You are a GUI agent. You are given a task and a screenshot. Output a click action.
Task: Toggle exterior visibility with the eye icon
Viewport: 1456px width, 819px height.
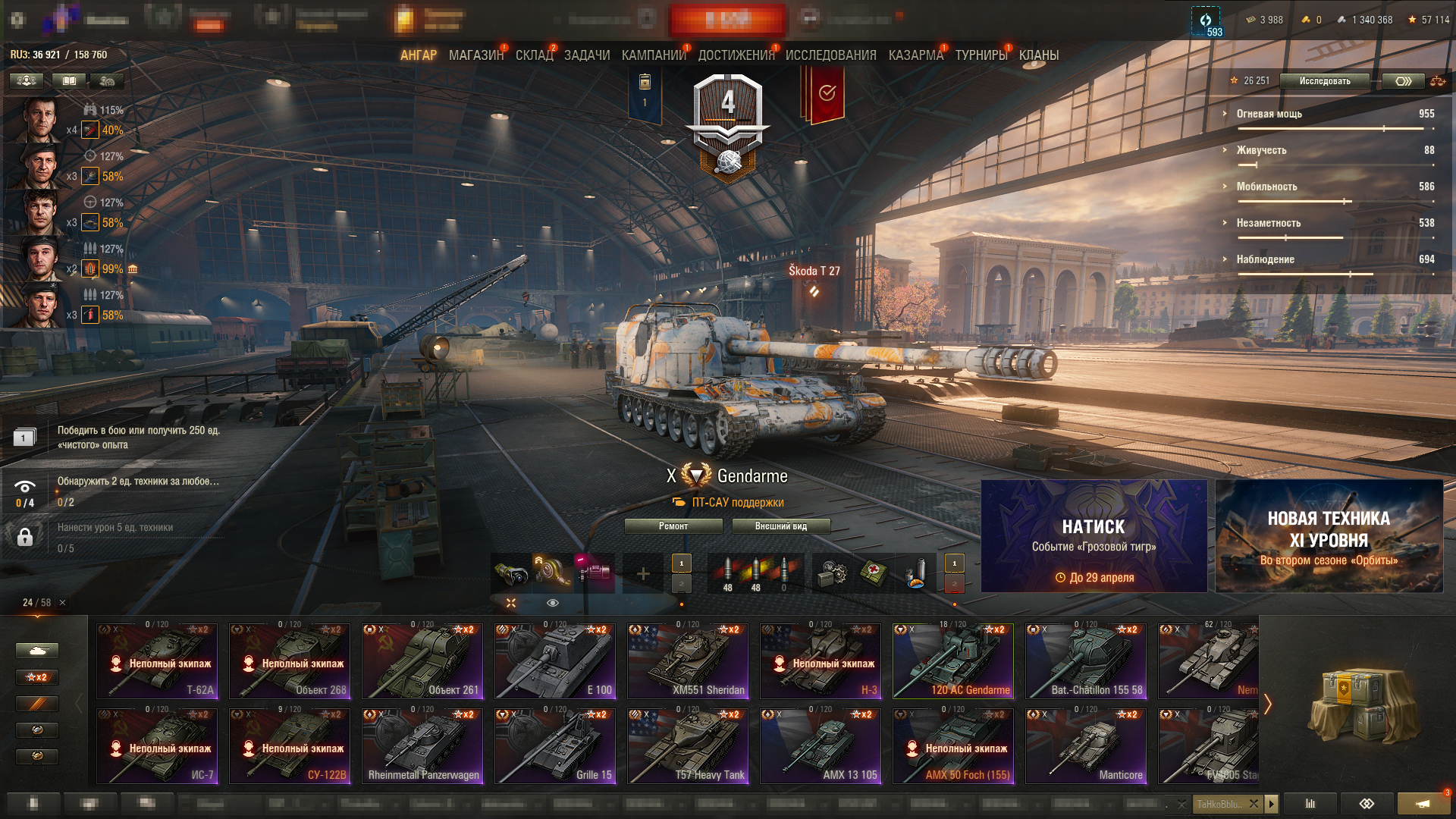point(551,602)
